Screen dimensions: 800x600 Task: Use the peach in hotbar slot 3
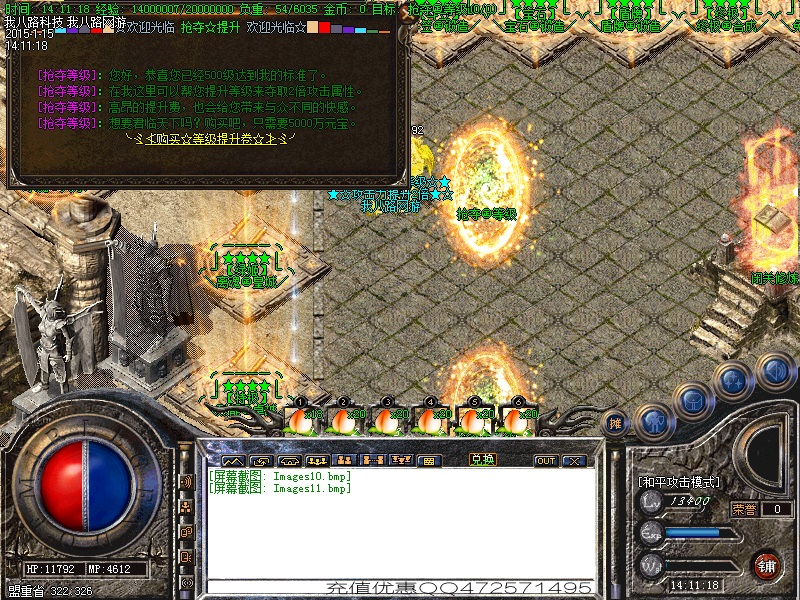click(387, 419)
